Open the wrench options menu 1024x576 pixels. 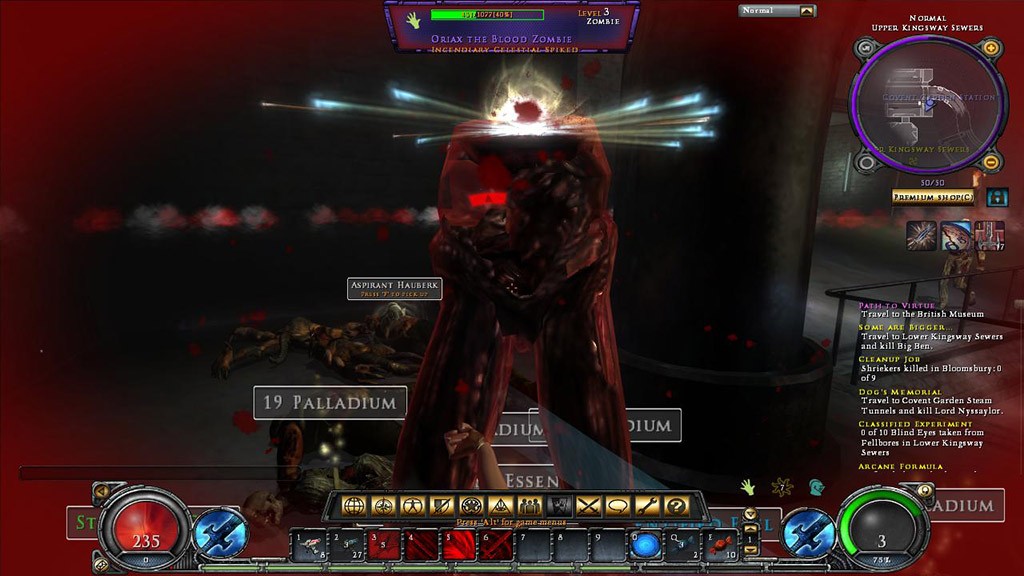[x=646, y=506]
